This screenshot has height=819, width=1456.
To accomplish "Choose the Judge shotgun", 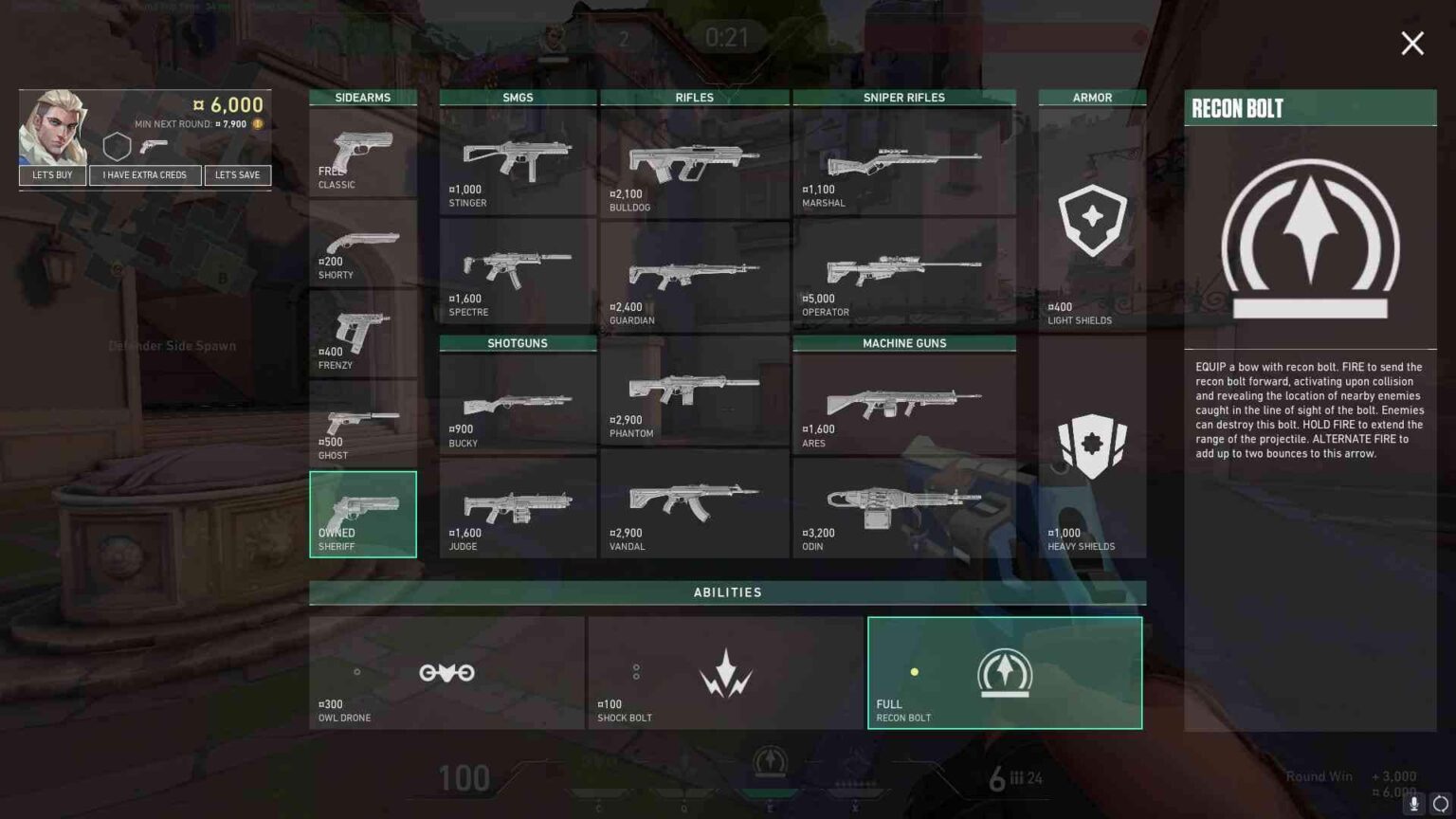I will click(518, 508).
